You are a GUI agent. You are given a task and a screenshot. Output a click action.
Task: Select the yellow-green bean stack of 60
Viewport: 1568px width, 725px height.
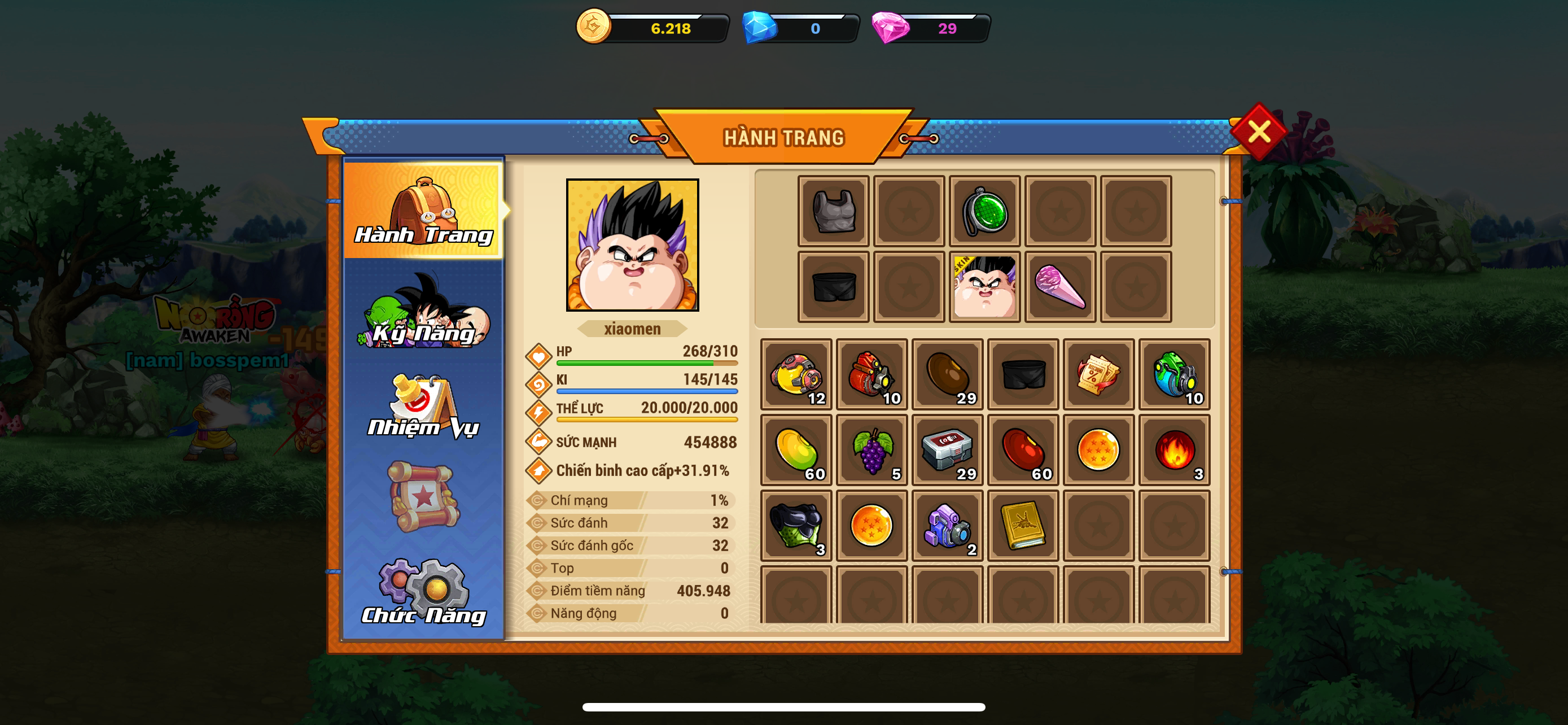pyautogui.click(x=796, y=451)
